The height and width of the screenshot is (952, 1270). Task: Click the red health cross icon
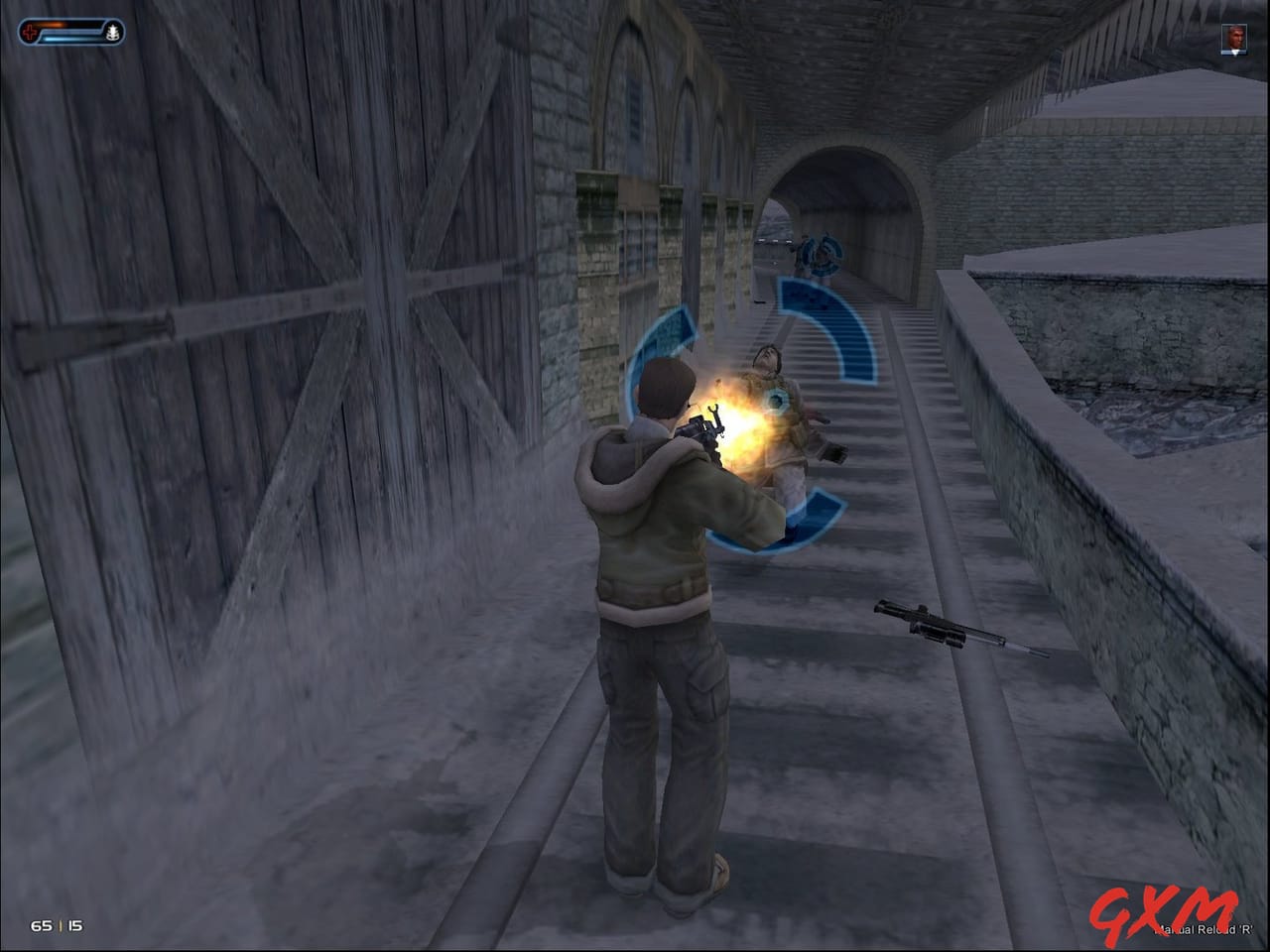click(28, 30)
